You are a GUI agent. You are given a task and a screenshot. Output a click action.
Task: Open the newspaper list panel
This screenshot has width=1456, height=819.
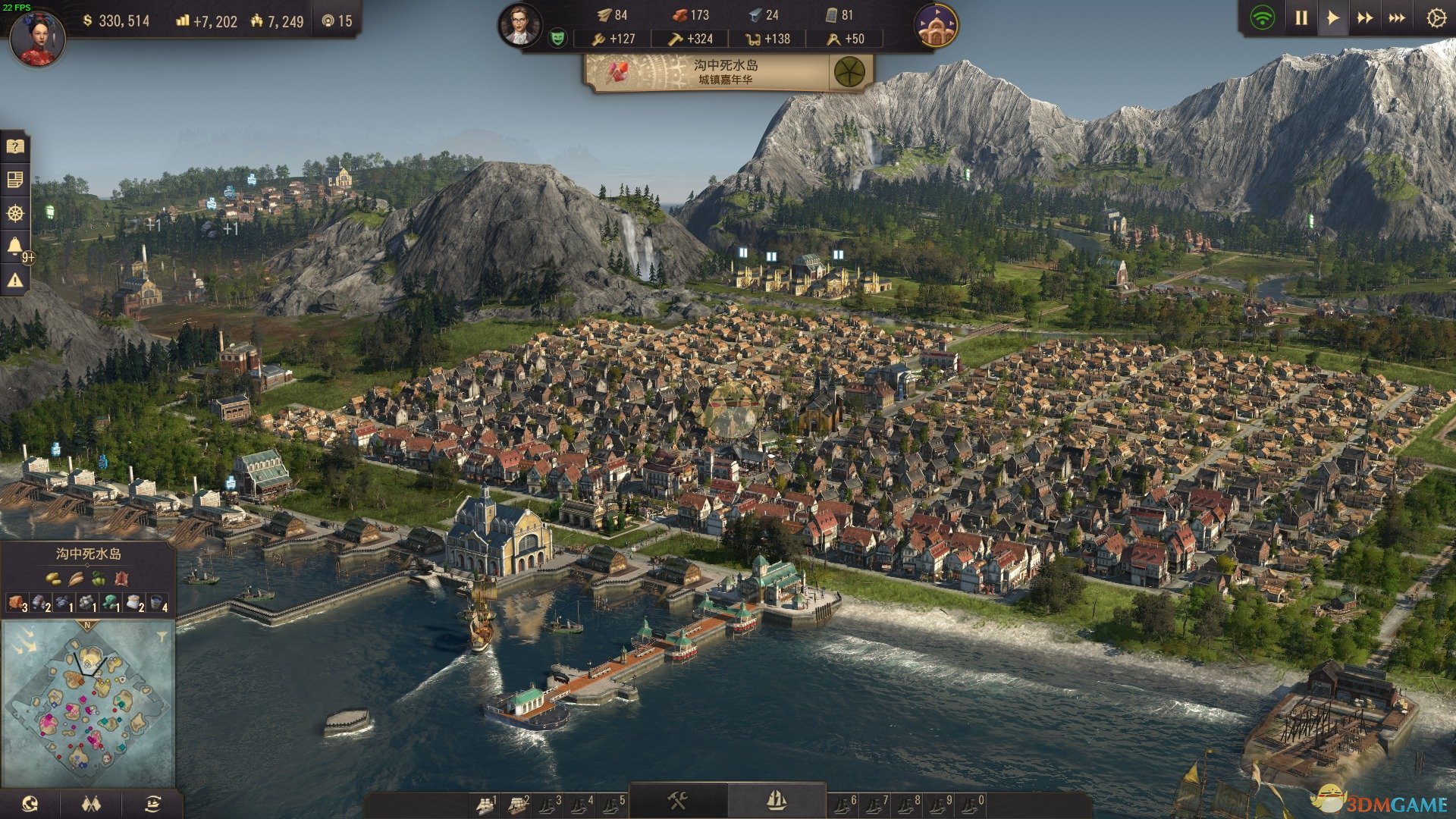pos(15,180)
